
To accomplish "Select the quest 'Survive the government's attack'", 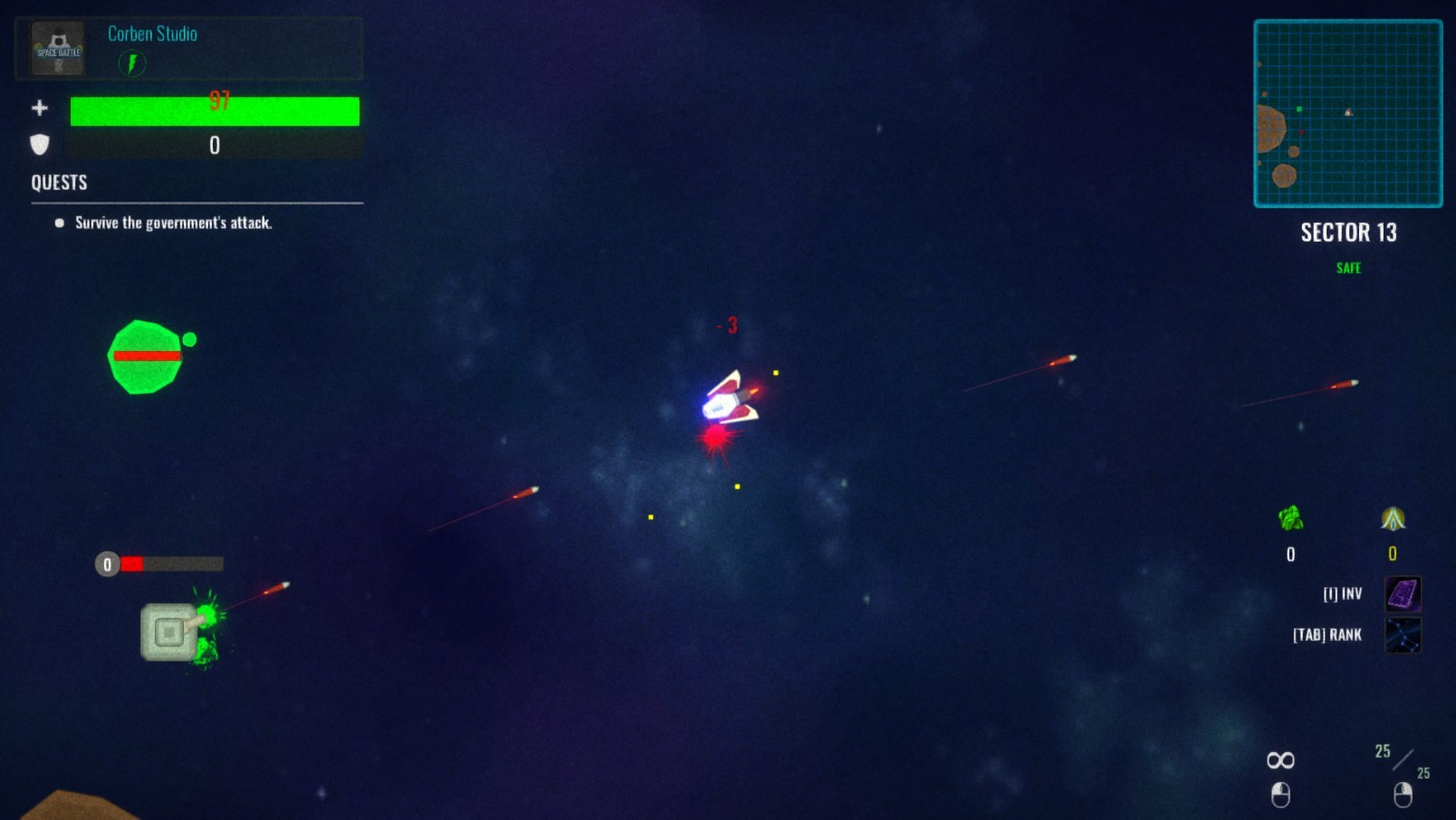I will point(174,223).
